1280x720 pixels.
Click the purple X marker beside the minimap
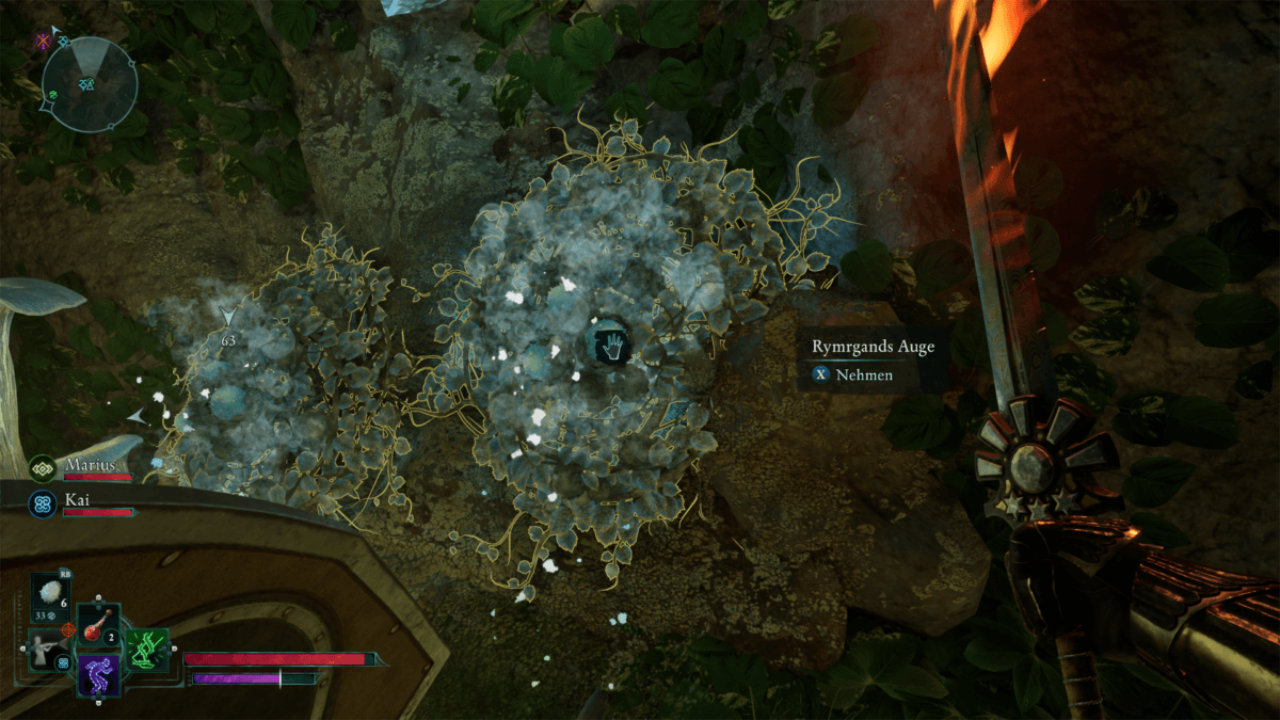(42, 41)
